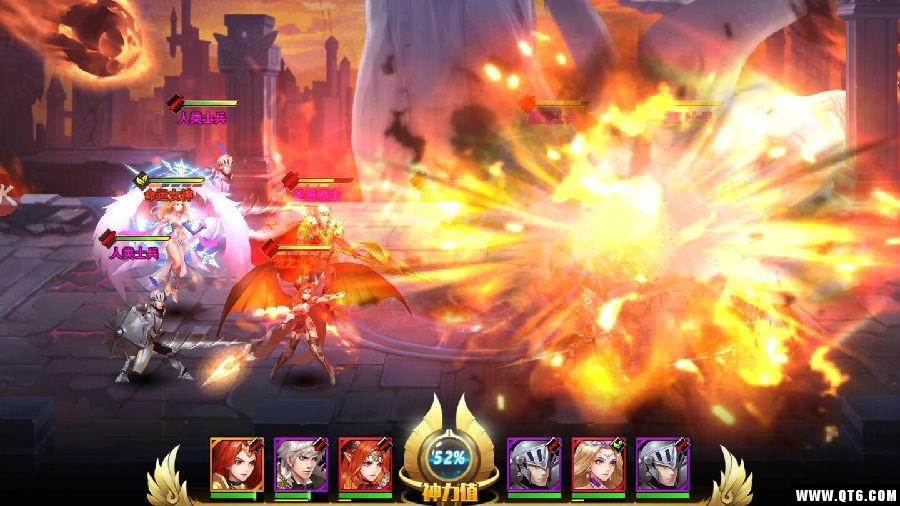Activate the 神力值 divine power orb
Screen dimensions: 900x506
tap(450, 458)
